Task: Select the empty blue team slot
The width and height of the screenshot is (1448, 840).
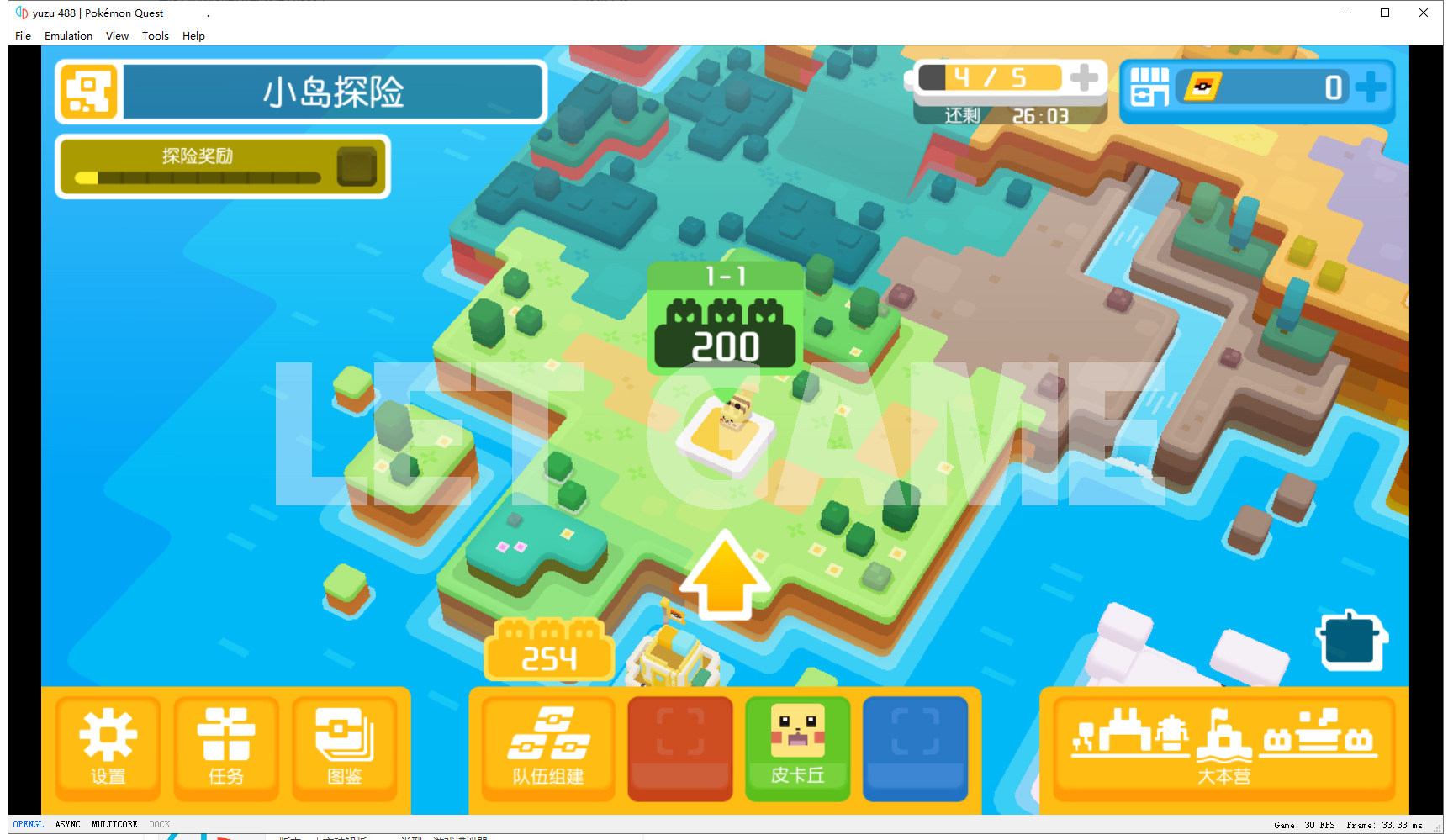Action: click(x=915, y=747)
